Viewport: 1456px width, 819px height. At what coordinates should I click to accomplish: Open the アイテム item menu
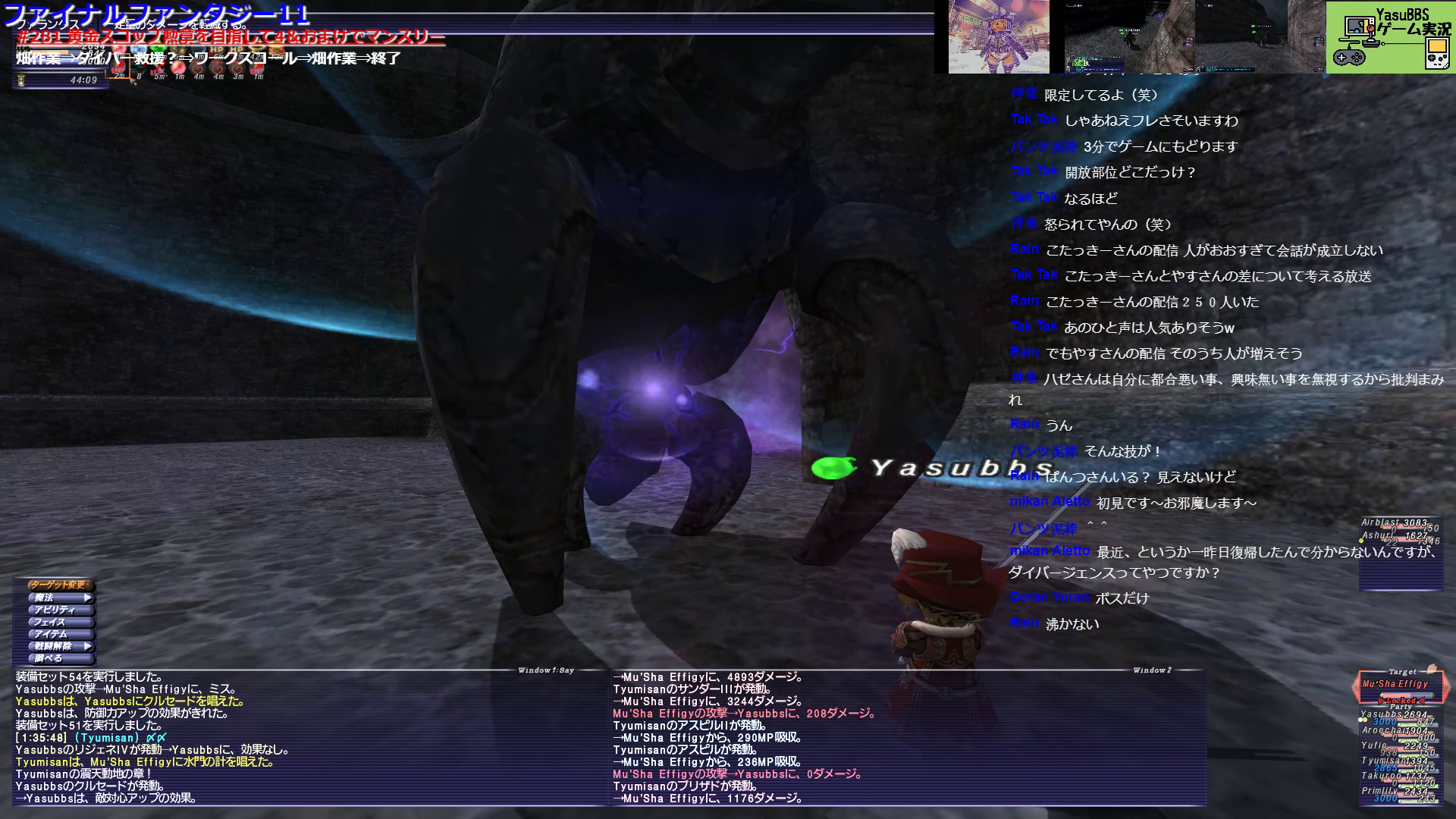[x=60, y=634]
